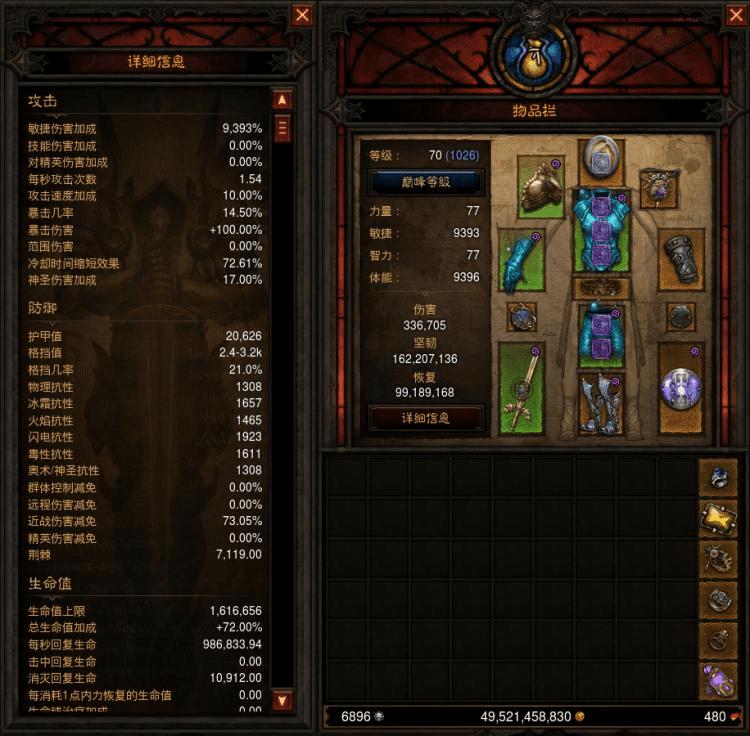This screenshot has height=736, width=750.
Task: Select the main-hand flail weapon slot
Action: (520, 388)
